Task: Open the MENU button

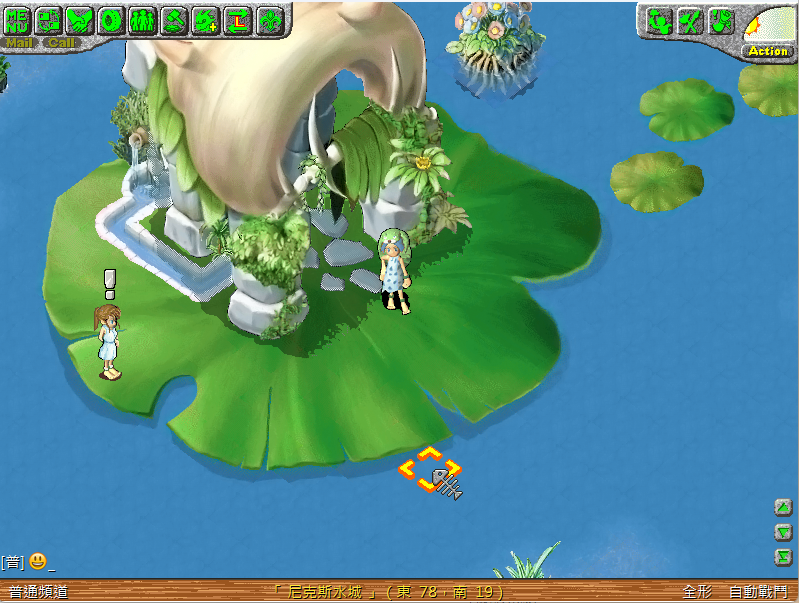Action: pos(18,19)
